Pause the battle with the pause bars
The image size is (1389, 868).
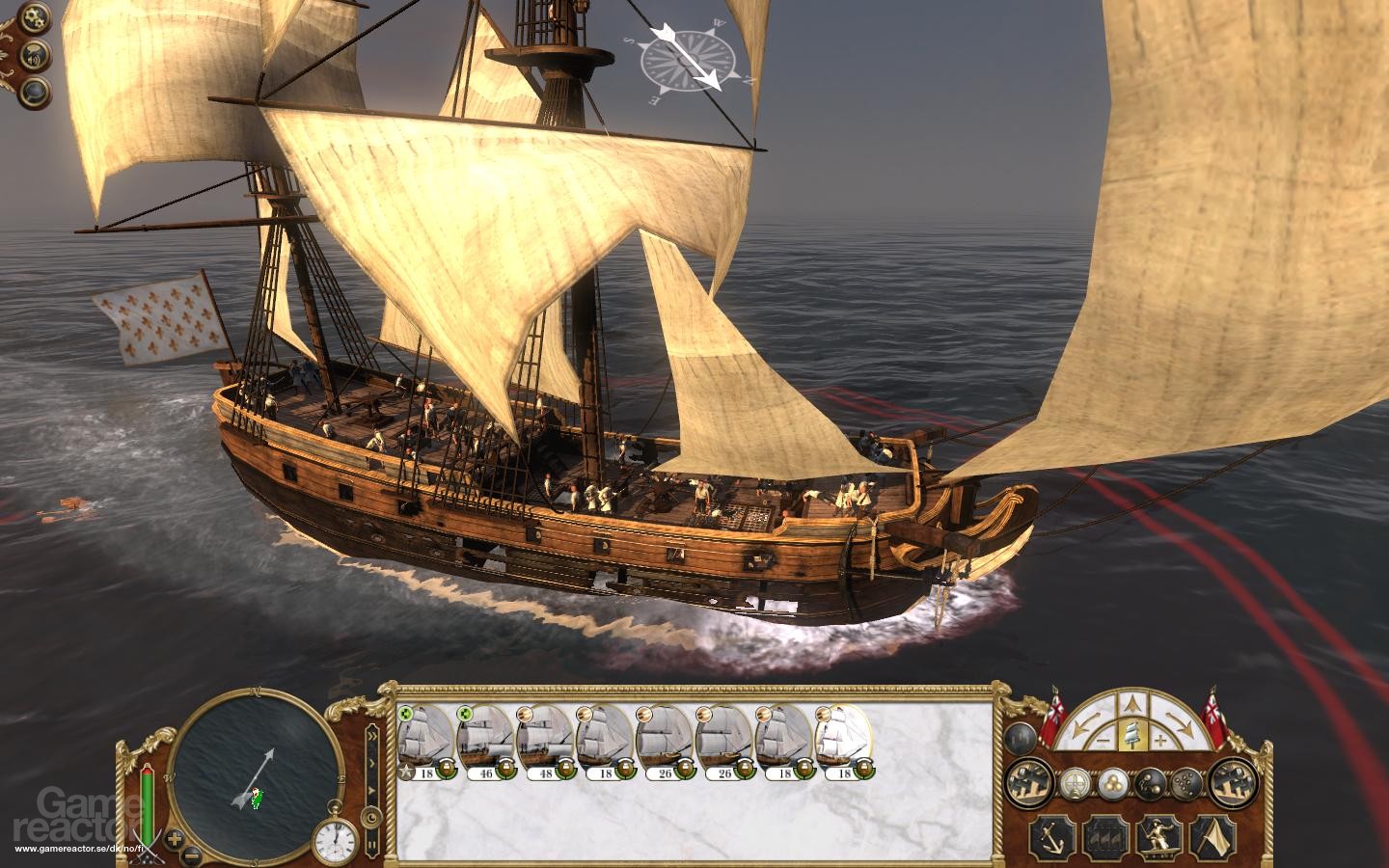click(x=372, y=845)
